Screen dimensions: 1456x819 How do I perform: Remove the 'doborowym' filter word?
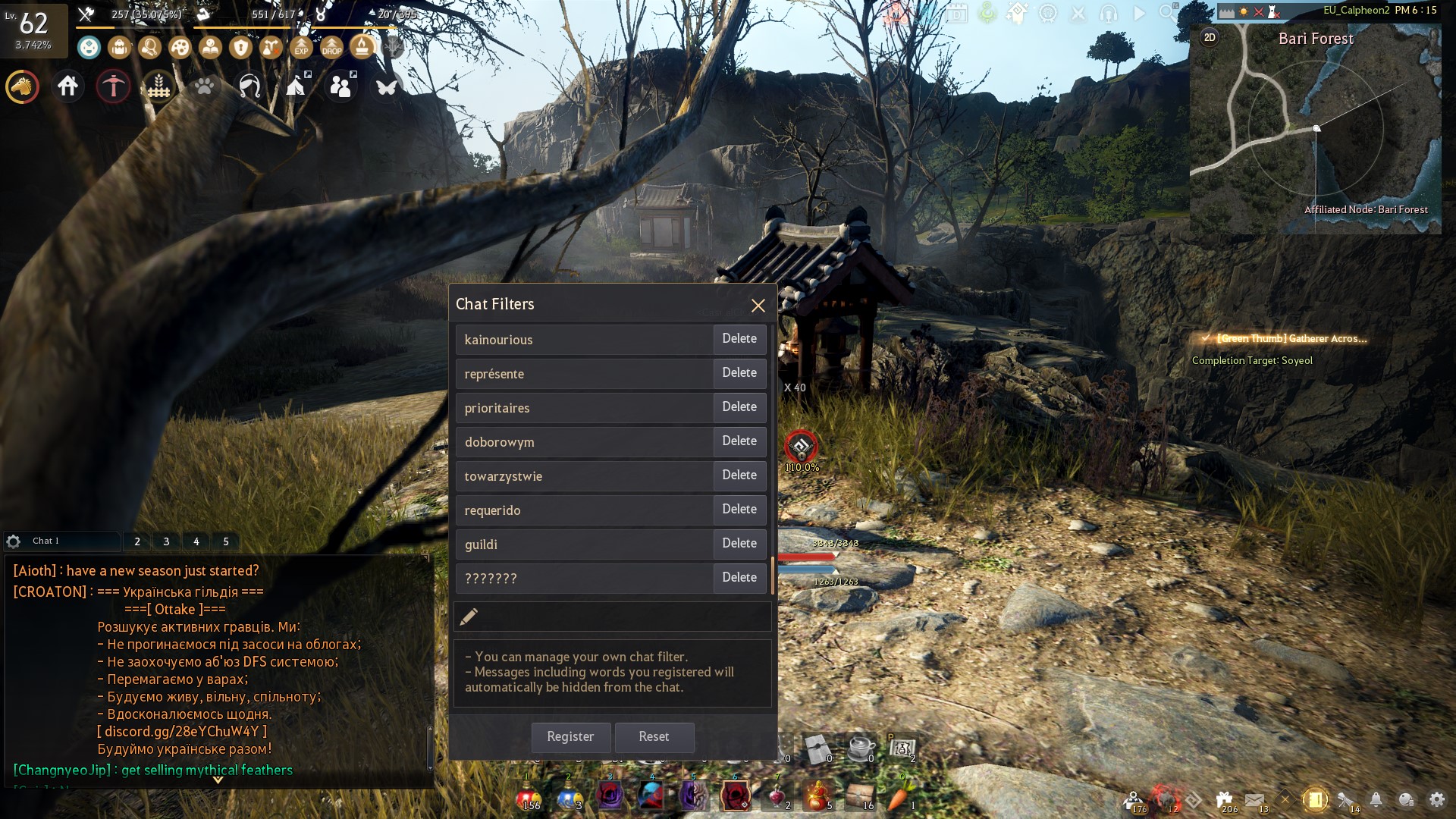click(739, 441)
